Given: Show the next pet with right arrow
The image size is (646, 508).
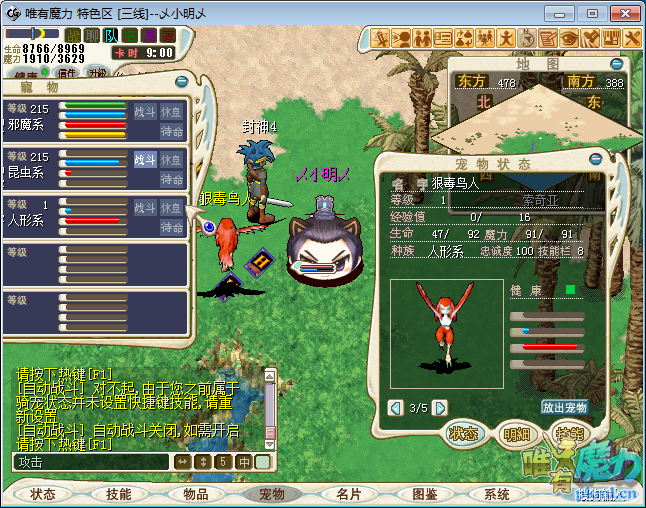Looking at the screenshot, I should (440, 408).
